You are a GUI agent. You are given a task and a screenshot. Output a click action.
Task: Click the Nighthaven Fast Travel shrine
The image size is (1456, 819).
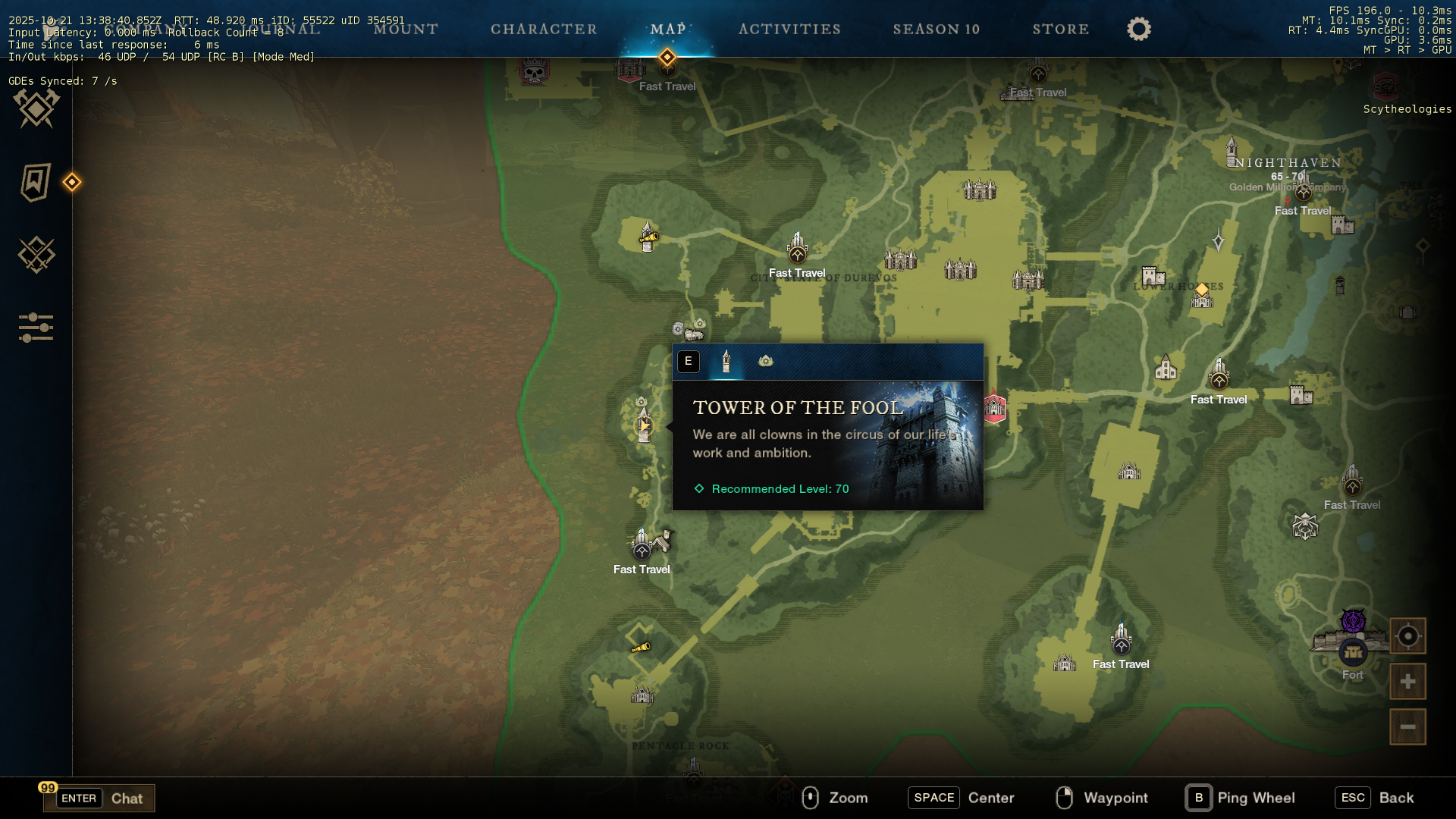coord(1303,193)
